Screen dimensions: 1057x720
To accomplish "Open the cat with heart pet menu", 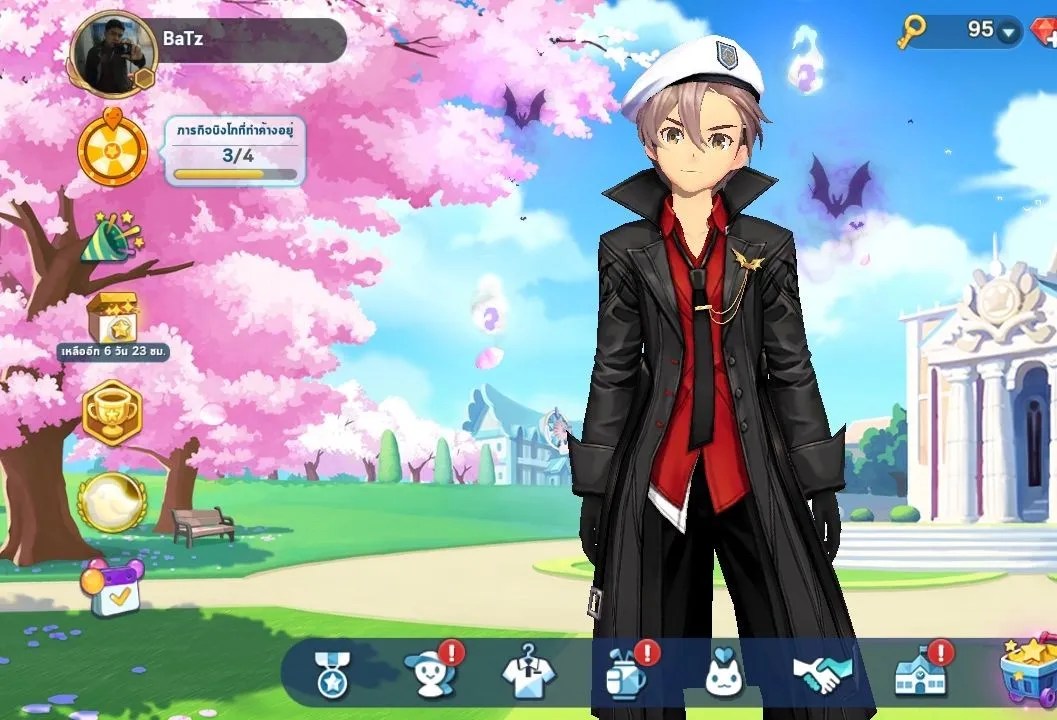I will 722,673.
